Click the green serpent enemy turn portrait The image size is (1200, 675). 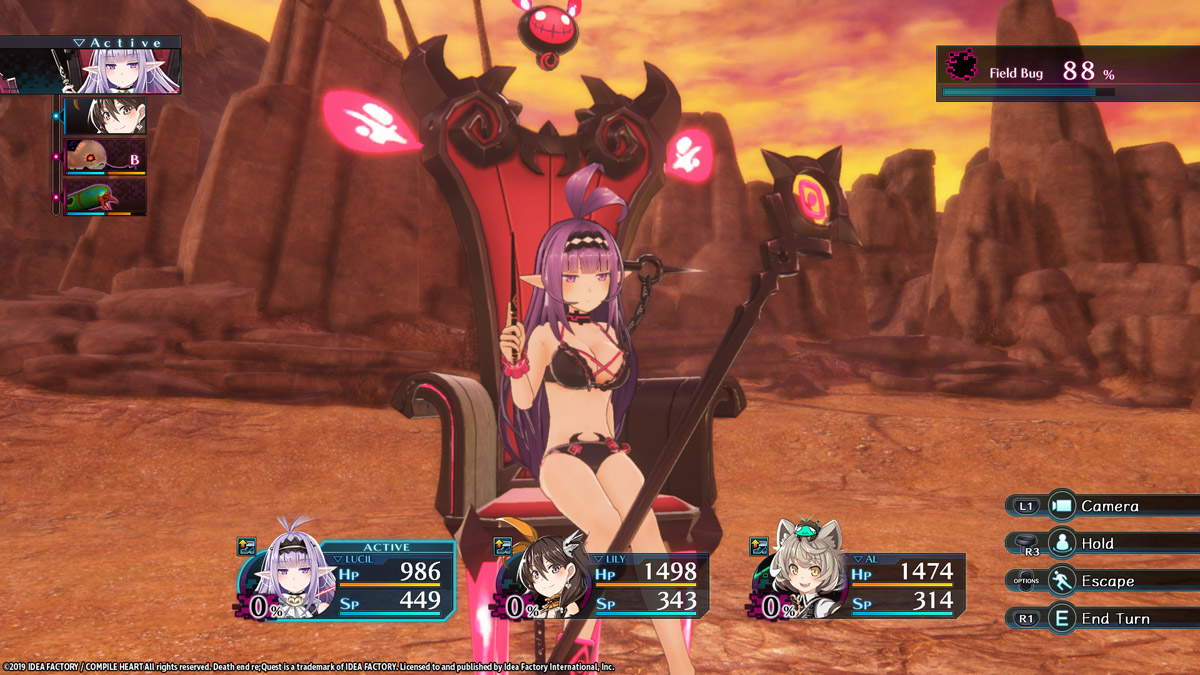105,196
